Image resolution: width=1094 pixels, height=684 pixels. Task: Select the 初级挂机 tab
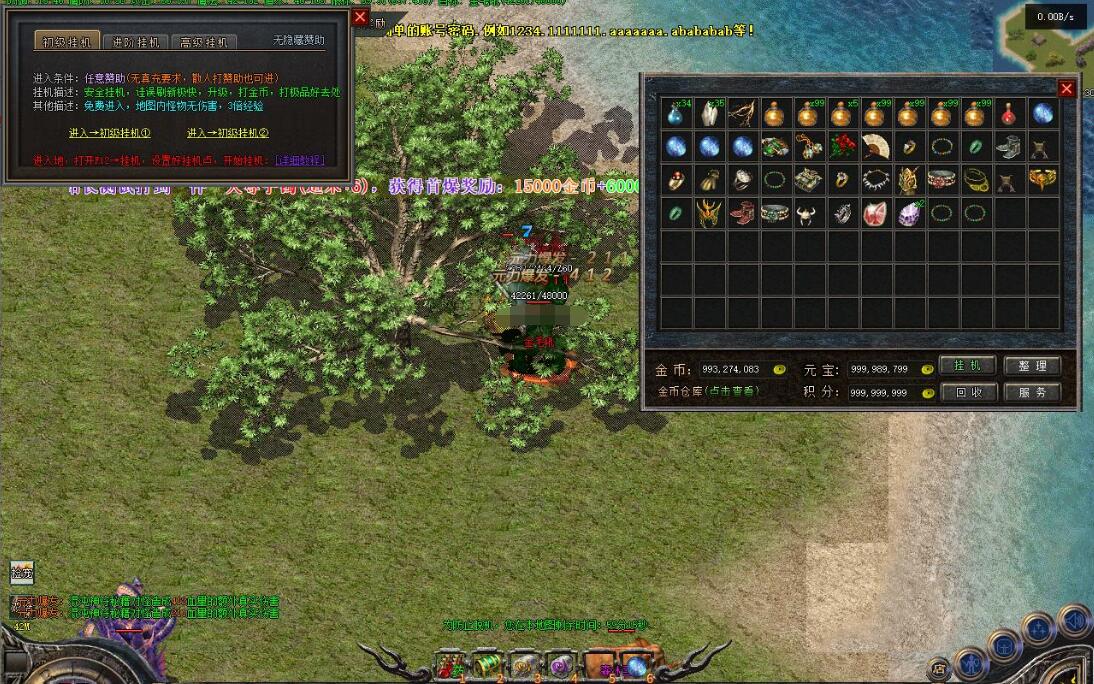tap(69, 42)
